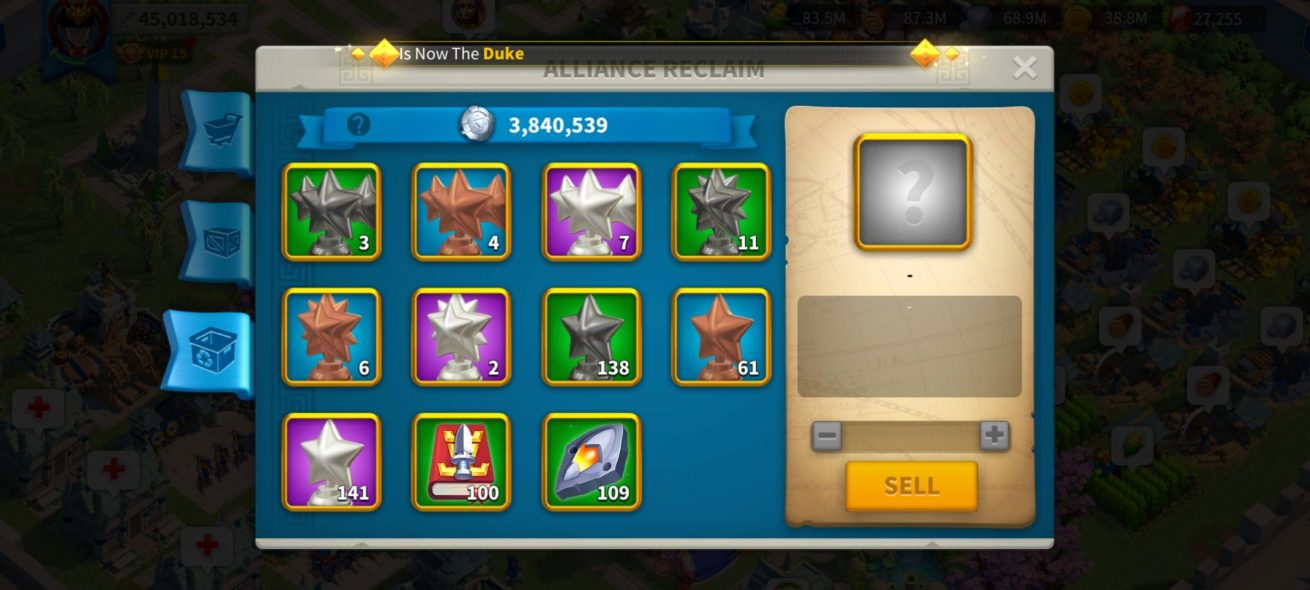Select the dark spiky star cluster with 11

[x=721, y=212]
